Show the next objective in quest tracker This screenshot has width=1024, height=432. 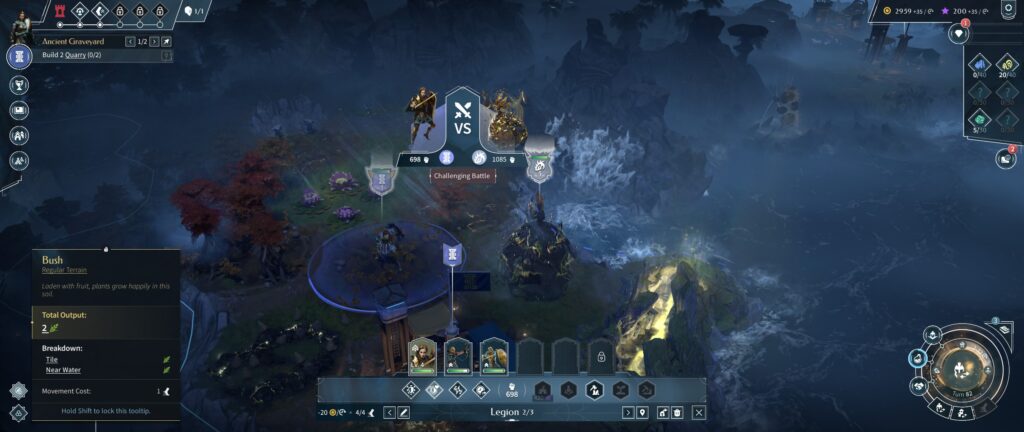pyautogui.click(x=154, y=42)
